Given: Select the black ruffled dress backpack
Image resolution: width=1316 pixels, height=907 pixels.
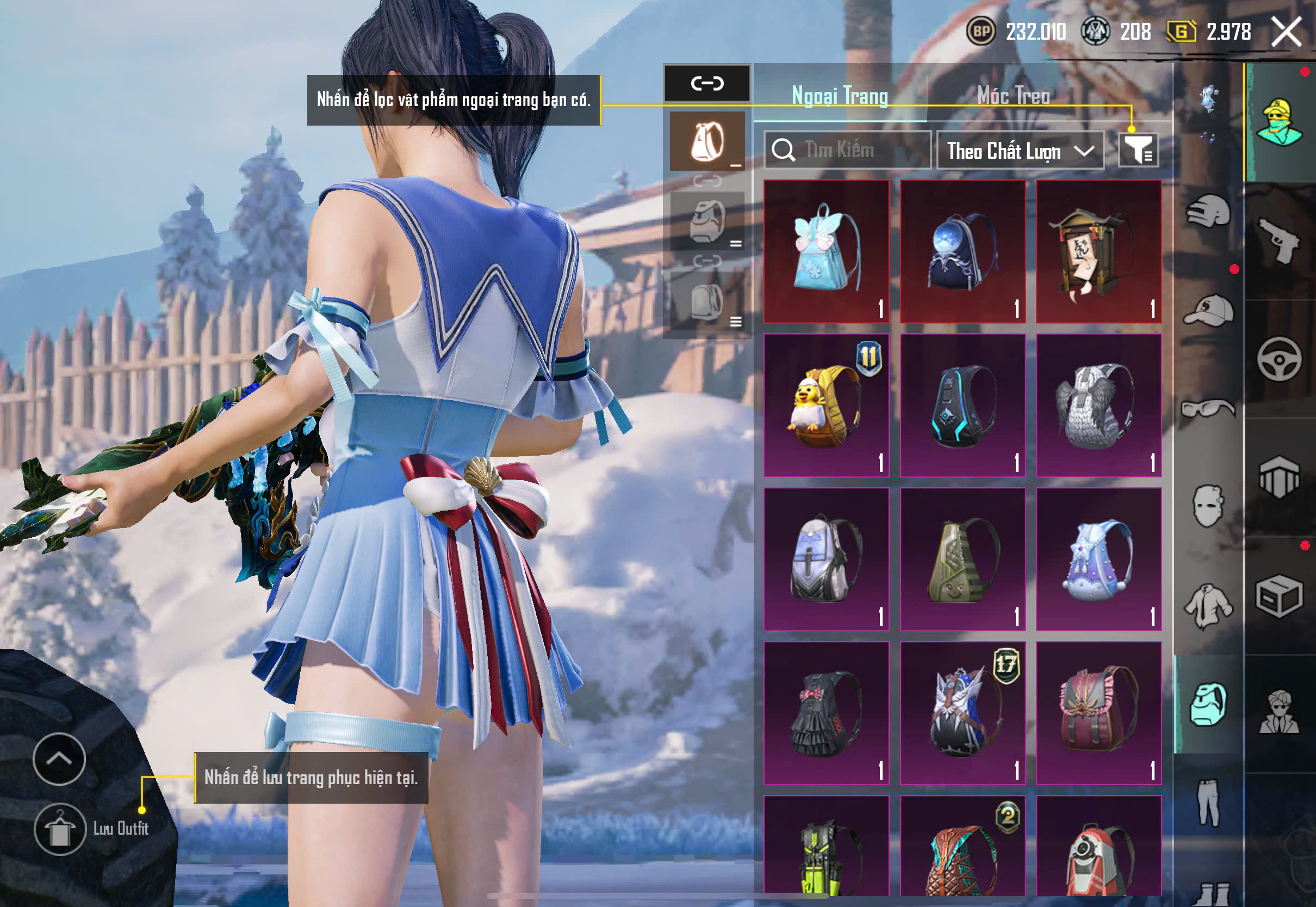Looking at the screenshot, I should (826, 713).
